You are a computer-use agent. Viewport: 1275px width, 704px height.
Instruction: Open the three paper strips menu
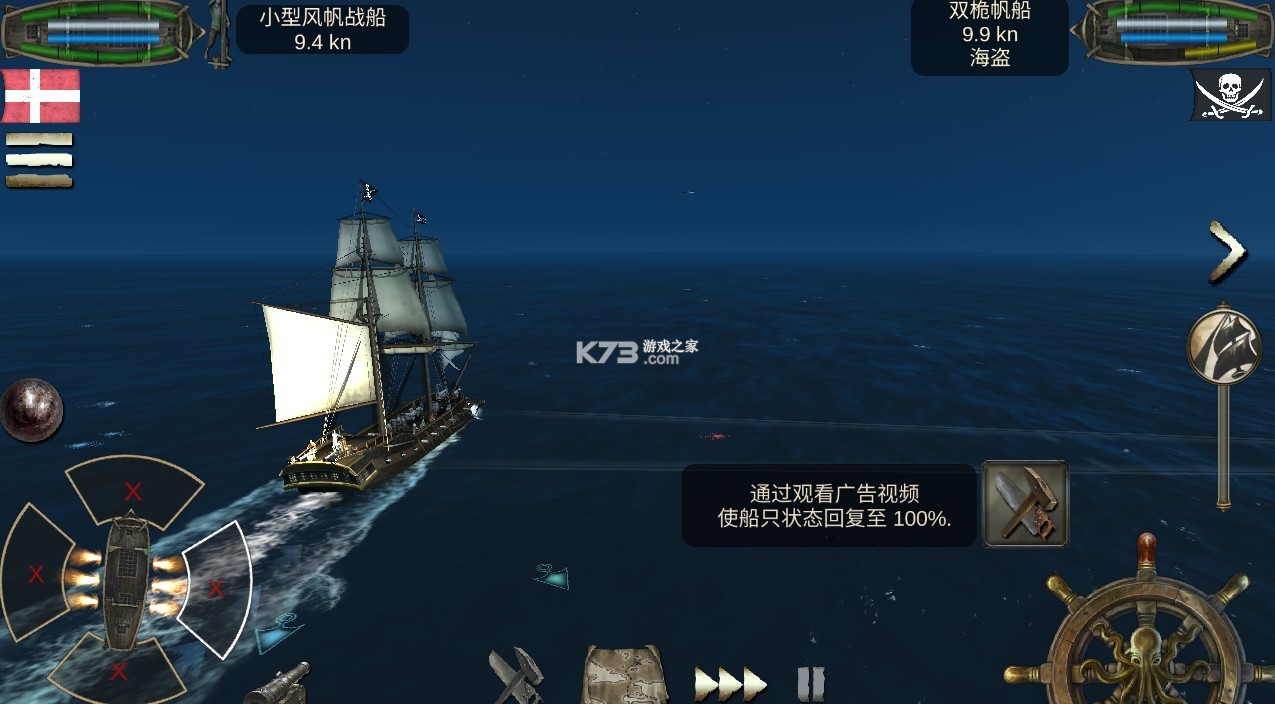pos(39,160)
